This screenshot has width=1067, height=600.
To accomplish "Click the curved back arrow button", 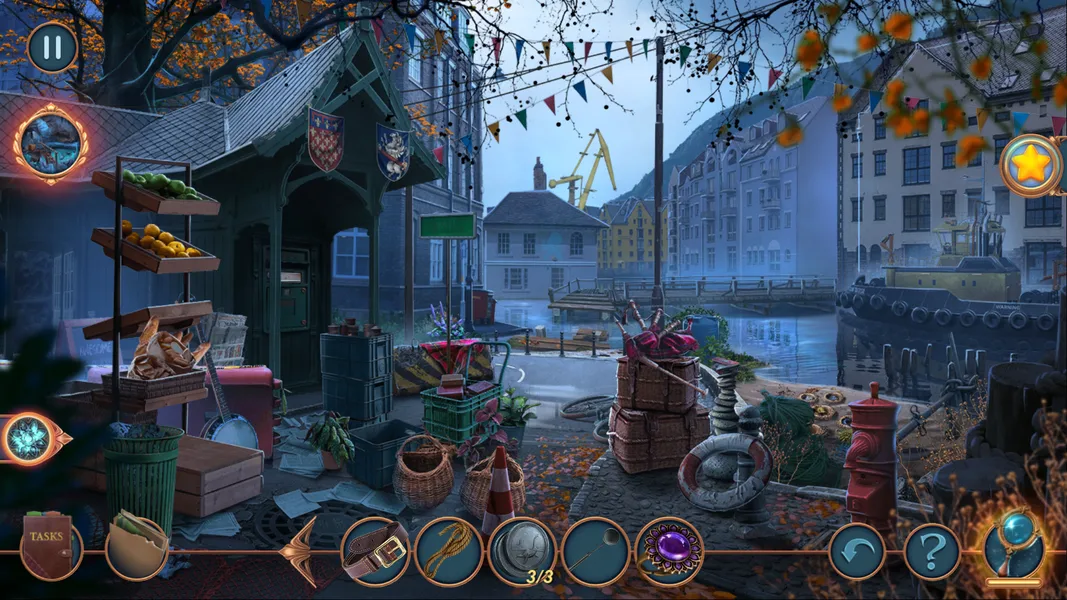I will point(856,552).
